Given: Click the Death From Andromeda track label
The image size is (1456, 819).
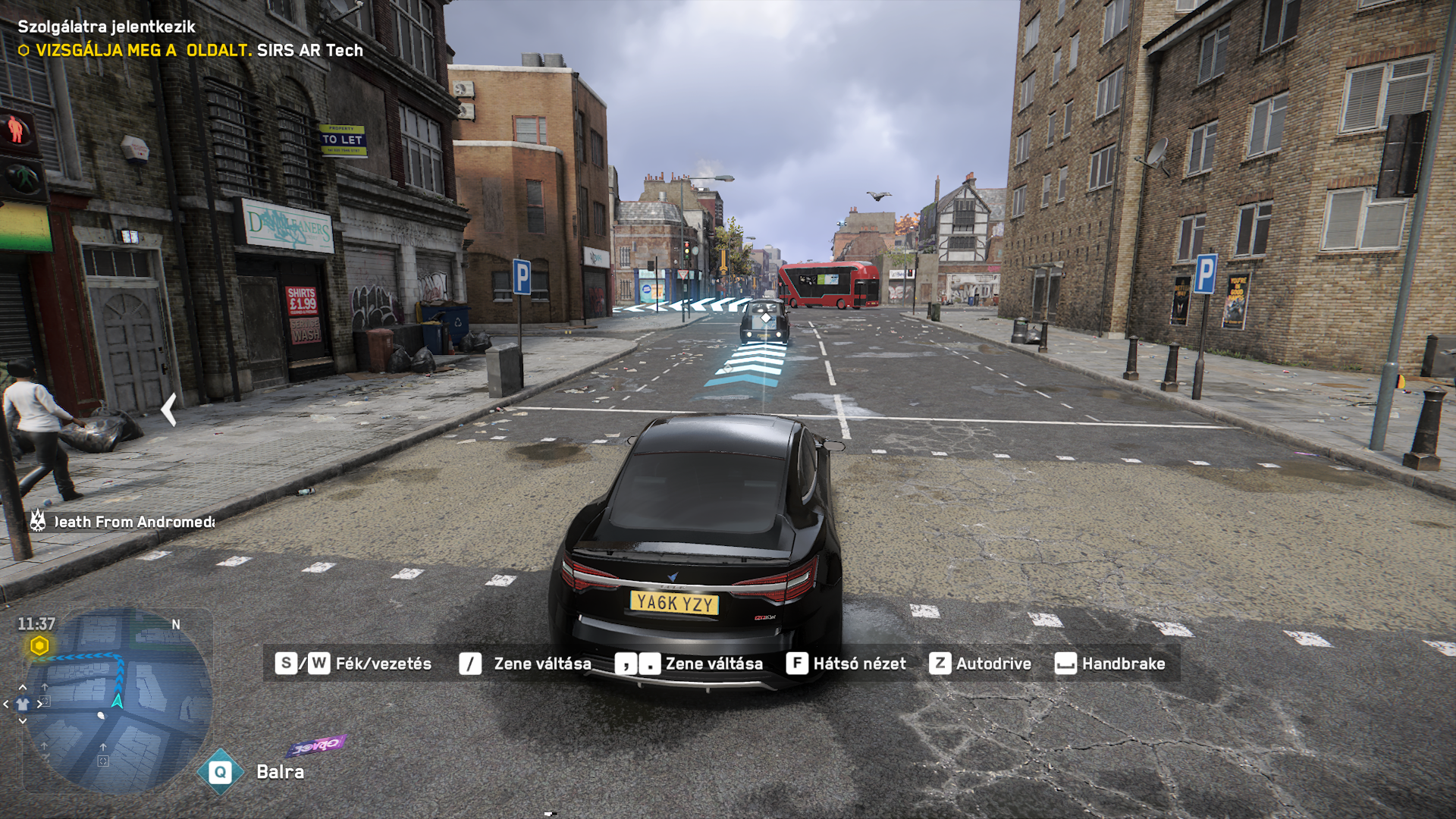Looking at the screenshot, I should (x=133, y=522).
